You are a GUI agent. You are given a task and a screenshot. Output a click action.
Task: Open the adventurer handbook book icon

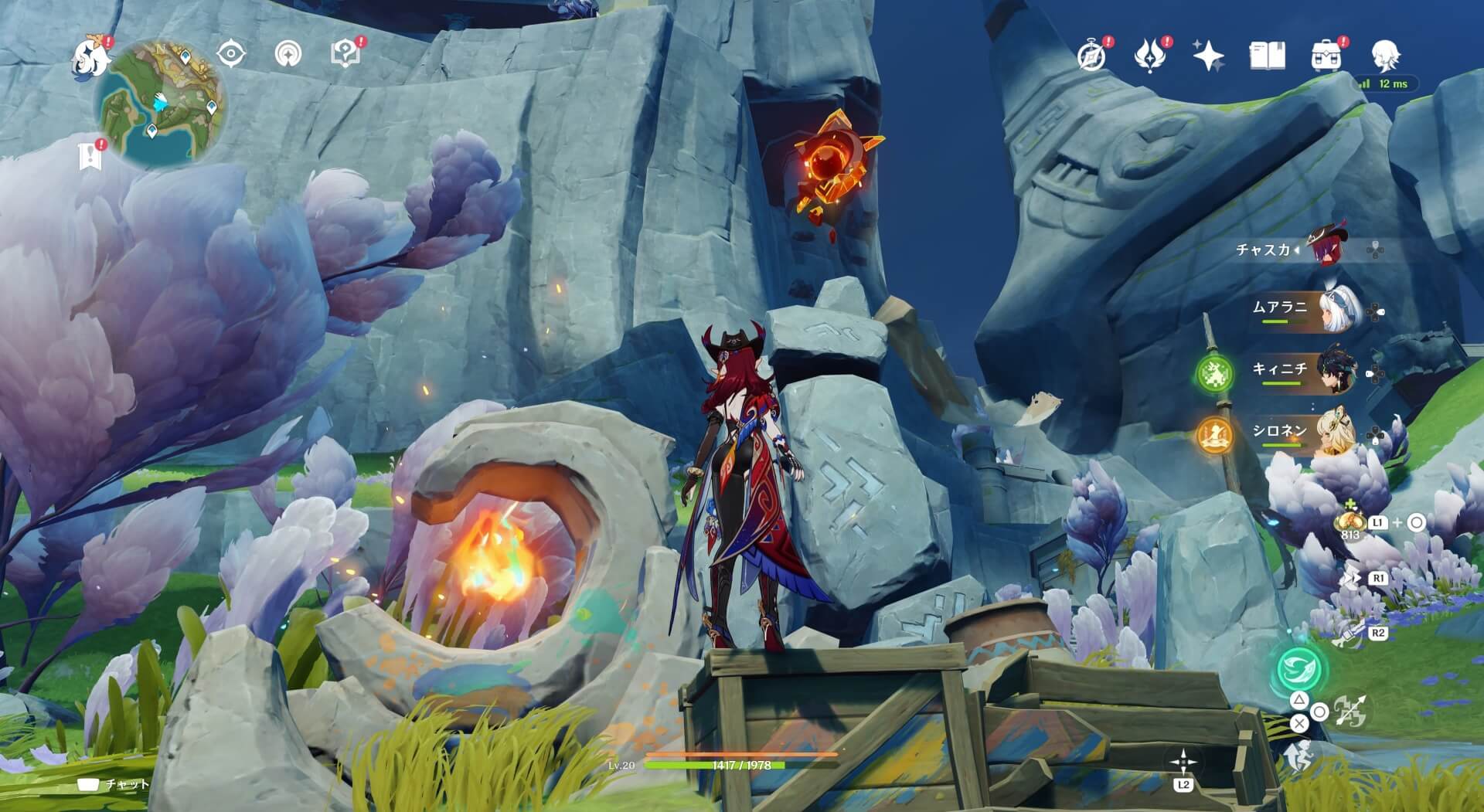coord(1267,56)
